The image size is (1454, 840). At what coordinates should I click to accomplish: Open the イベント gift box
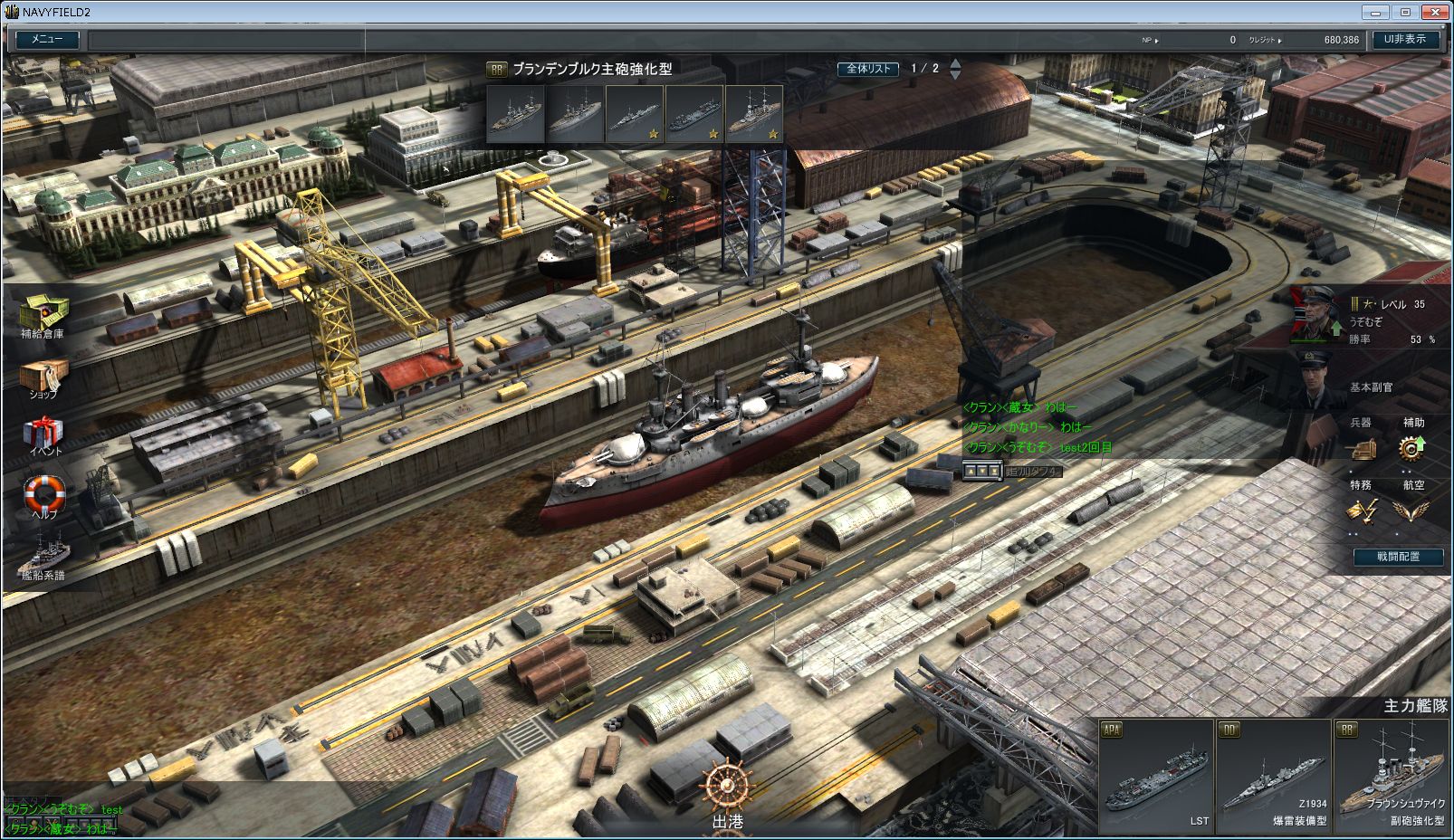43,433
